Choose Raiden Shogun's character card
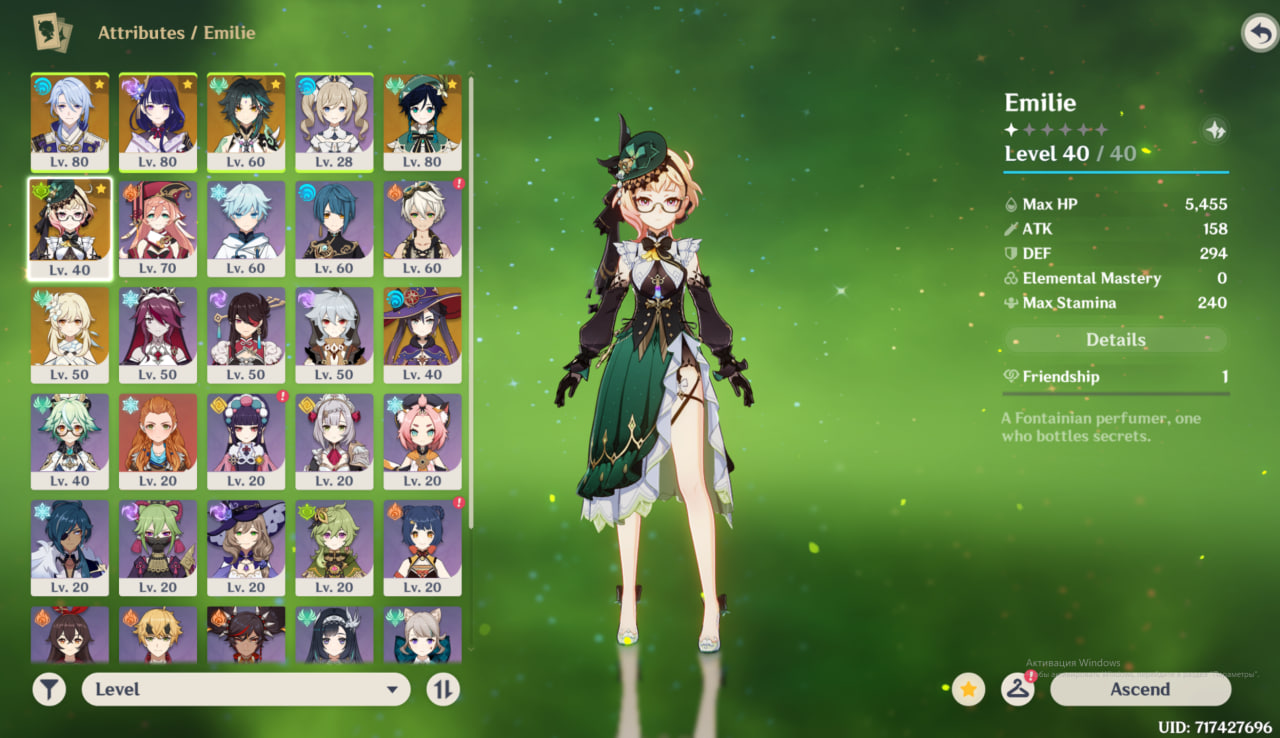 (158, 120)
